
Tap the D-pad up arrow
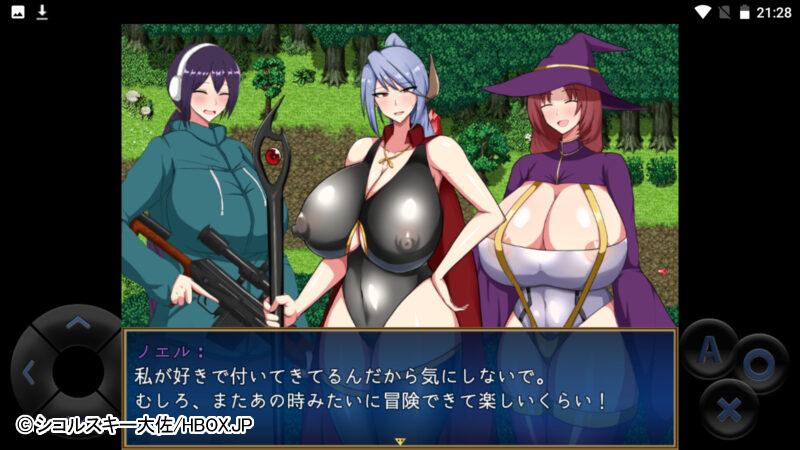(x=77, y=323)
